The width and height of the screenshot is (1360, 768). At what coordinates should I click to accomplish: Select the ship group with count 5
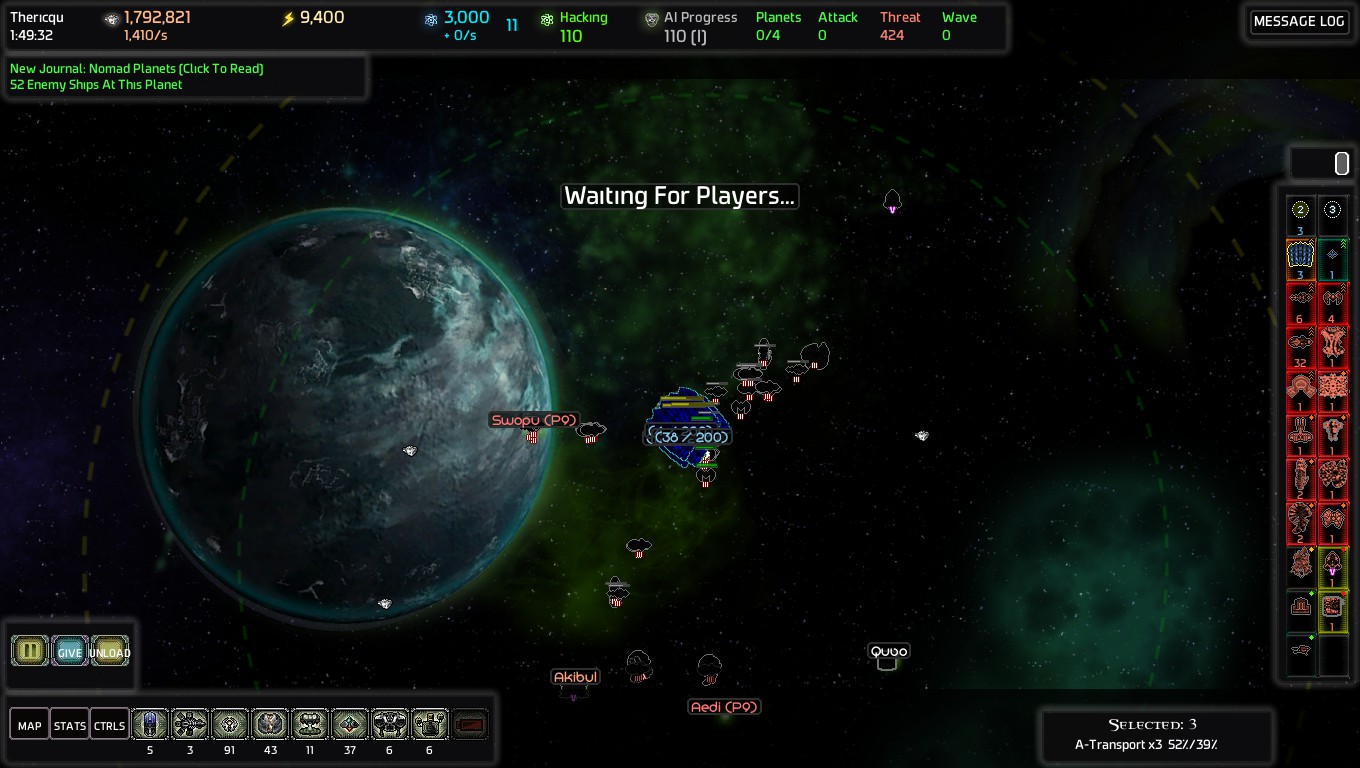click(150, 724)
